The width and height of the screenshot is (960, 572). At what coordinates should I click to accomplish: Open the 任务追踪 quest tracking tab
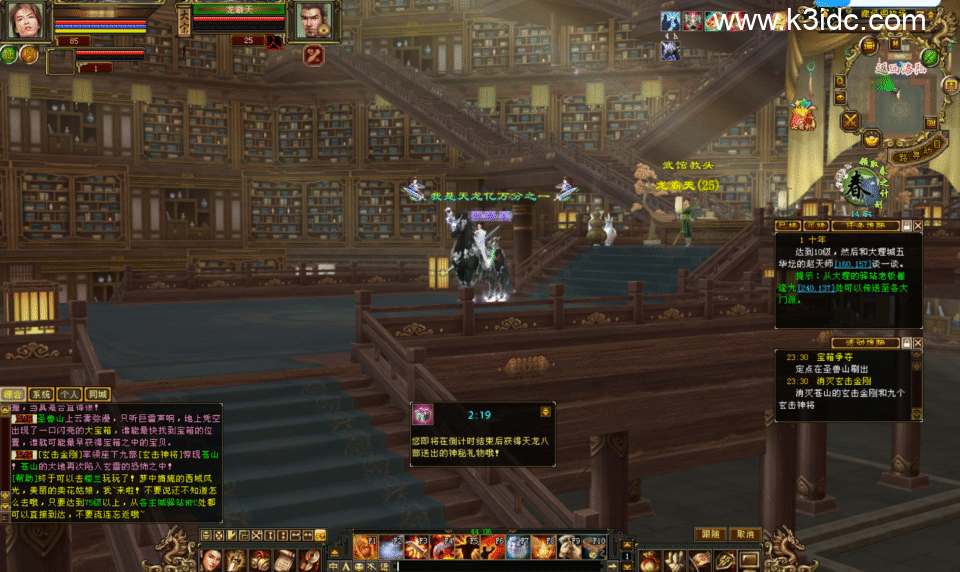865,226
